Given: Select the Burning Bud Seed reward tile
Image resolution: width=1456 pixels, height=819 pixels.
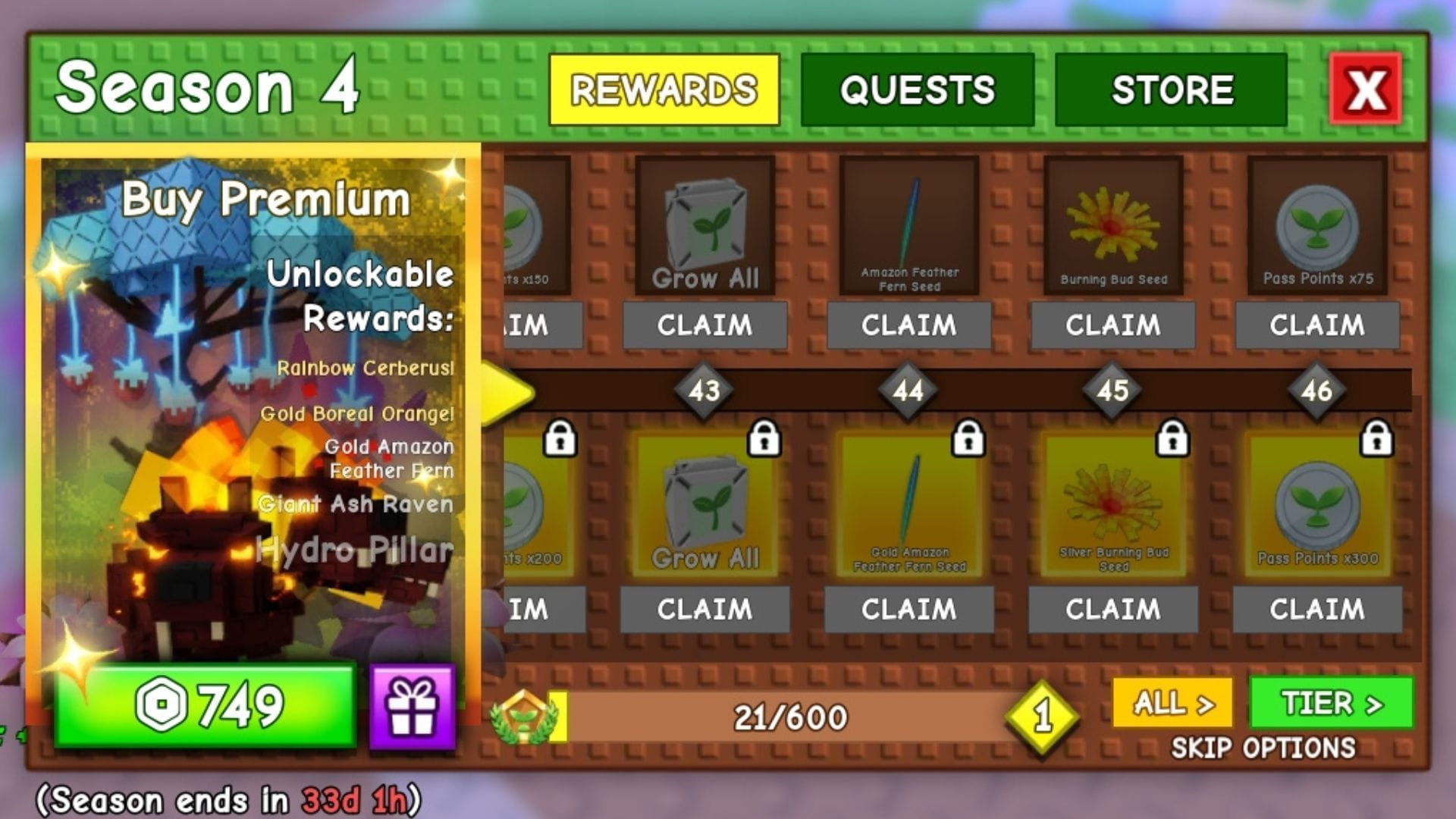Looking at the screenshot, I should pyautogui.click(x=1112, y=225).
